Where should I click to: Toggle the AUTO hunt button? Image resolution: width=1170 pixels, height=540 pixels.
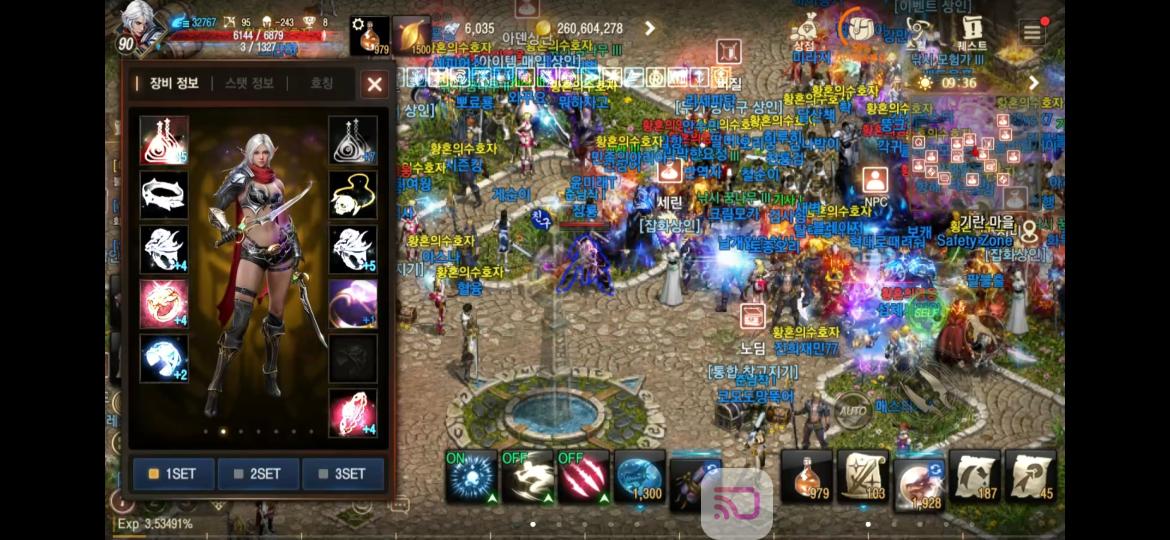(853, 410)
